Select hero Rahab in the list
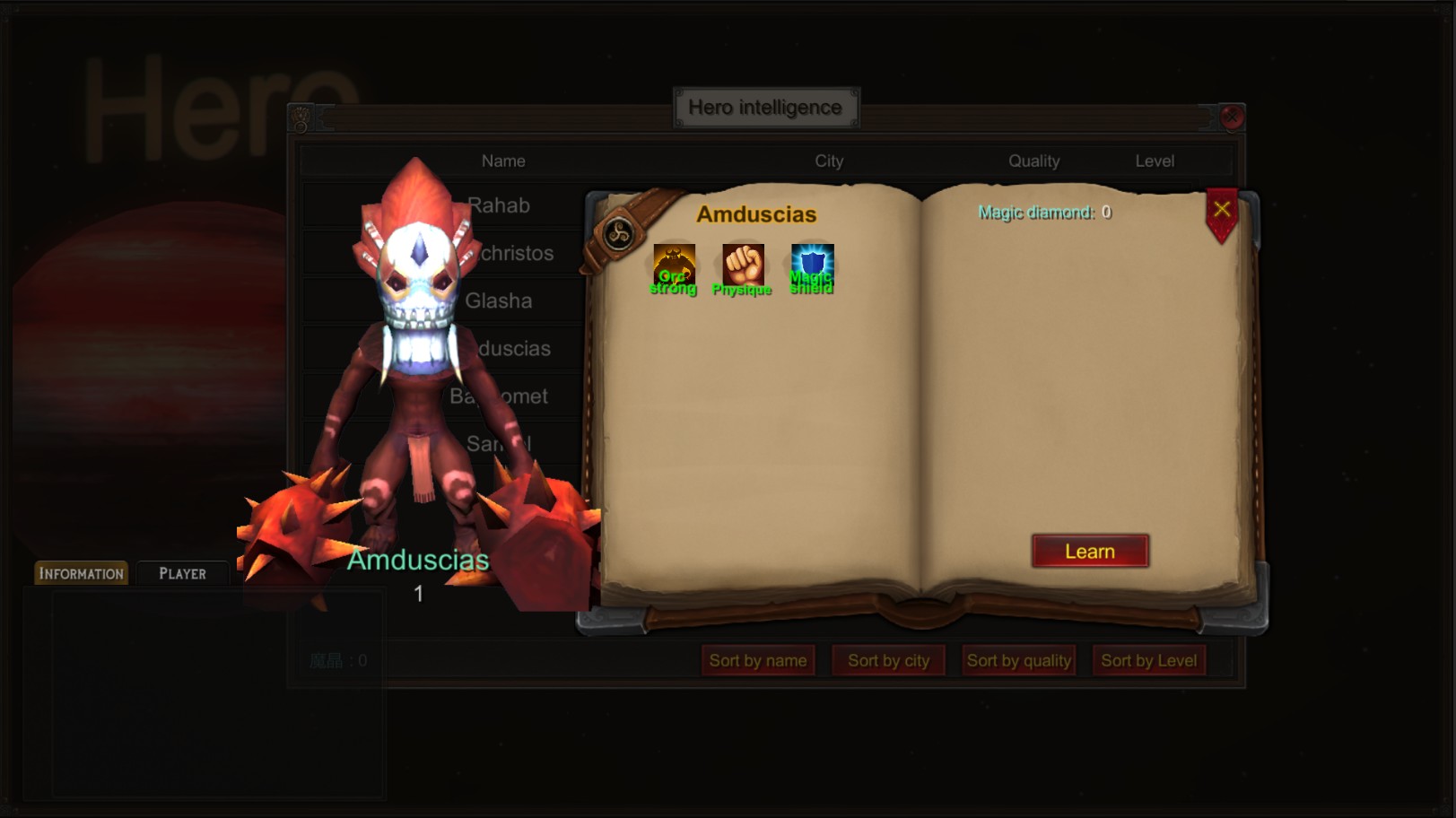Viewport: 1456px width, 818px height. point(499,205)
